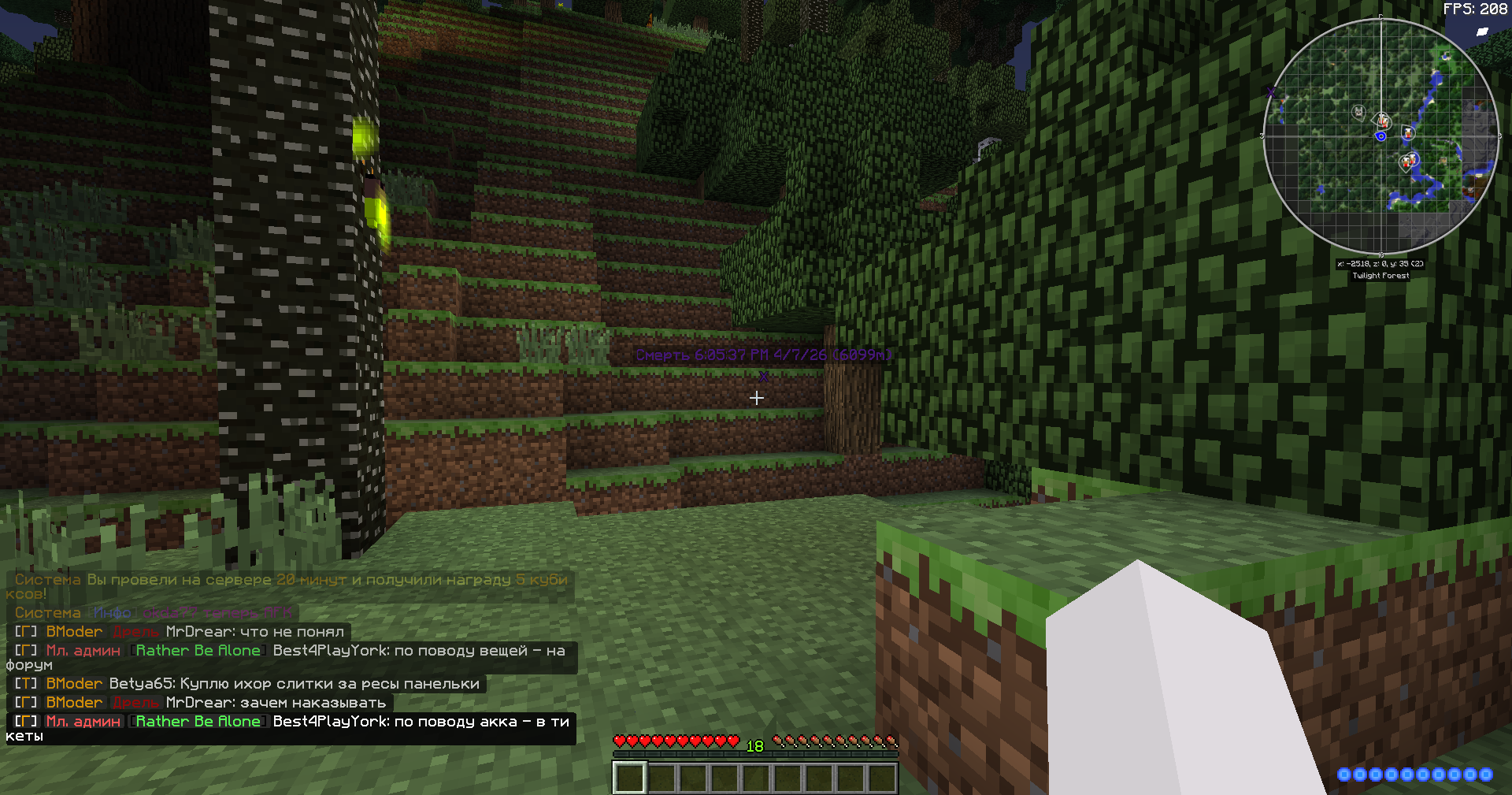The height and width of the screenshot is (795, 1512).
Task: Click the 'Rather Be Alone' tag in last chat line
Action: coord(198,722)
